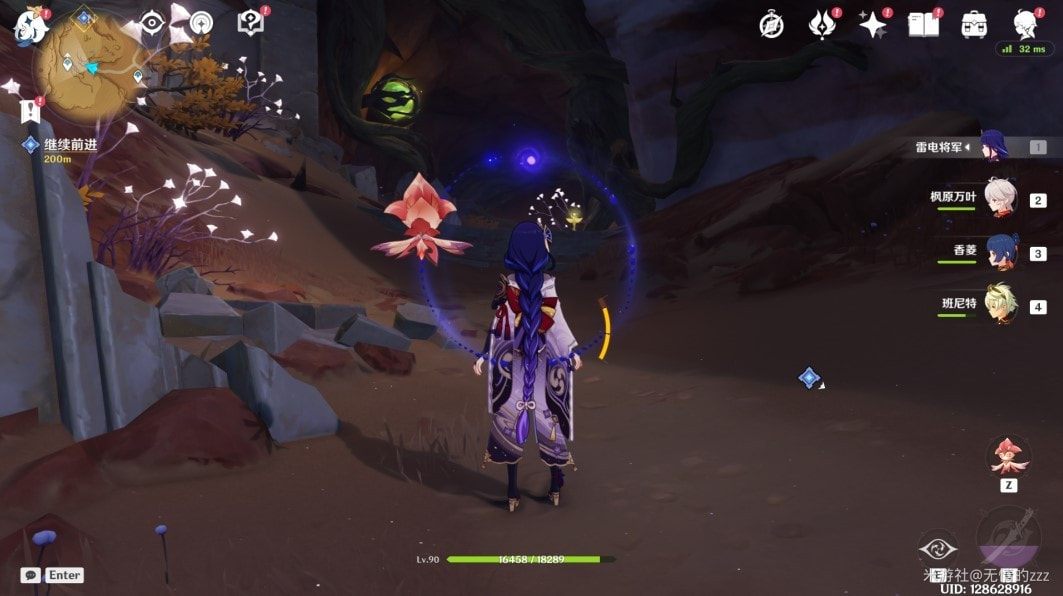Open the winged emblem events icon
Screen dimensions: 1063x596
click(822, 25)
